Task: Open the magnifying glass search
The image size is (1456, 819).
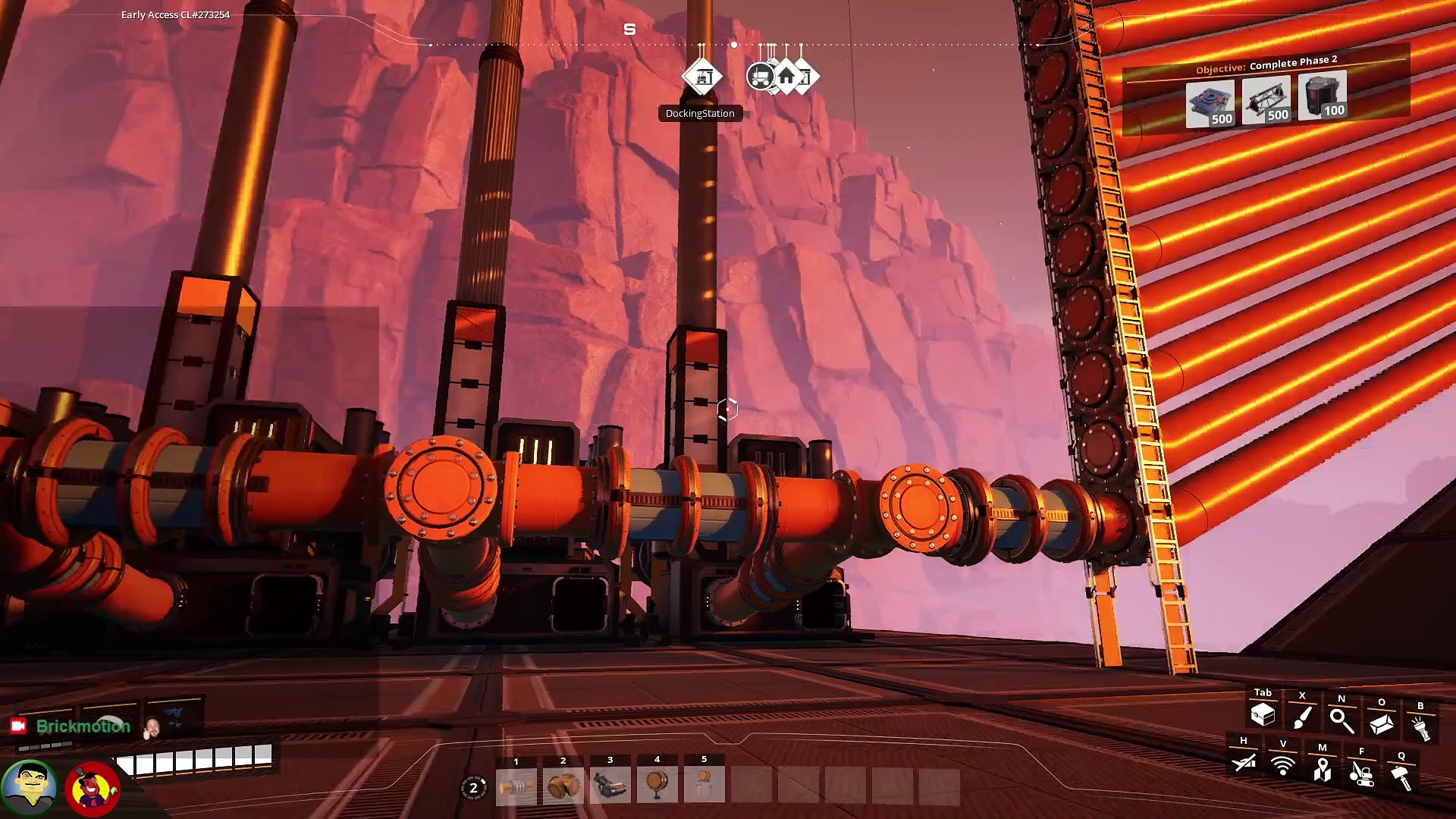Action: (1341, 720)
